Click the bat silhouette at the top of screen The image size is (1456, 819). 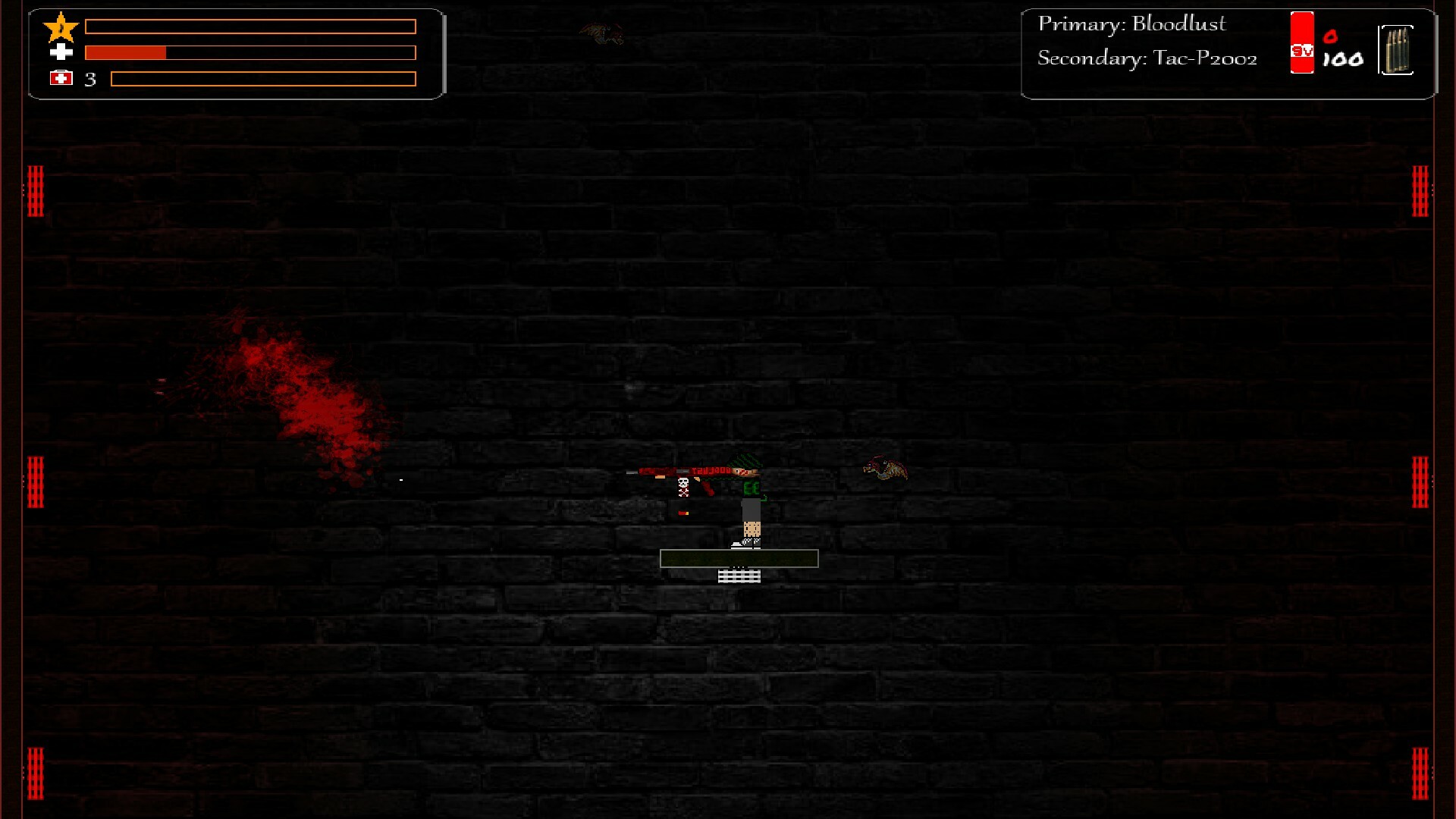coord(603,32)
